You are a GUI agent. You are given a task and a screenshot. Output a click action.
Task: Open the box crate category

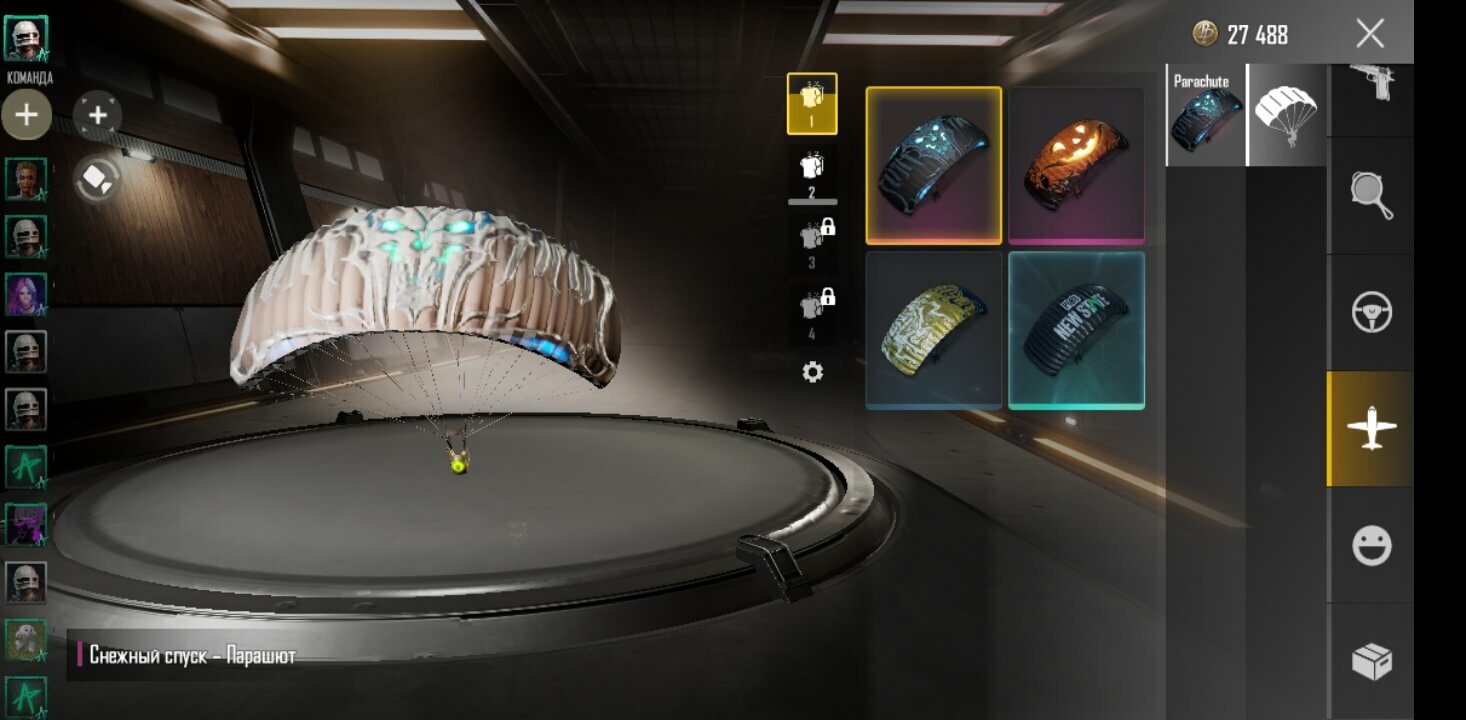1371,661
